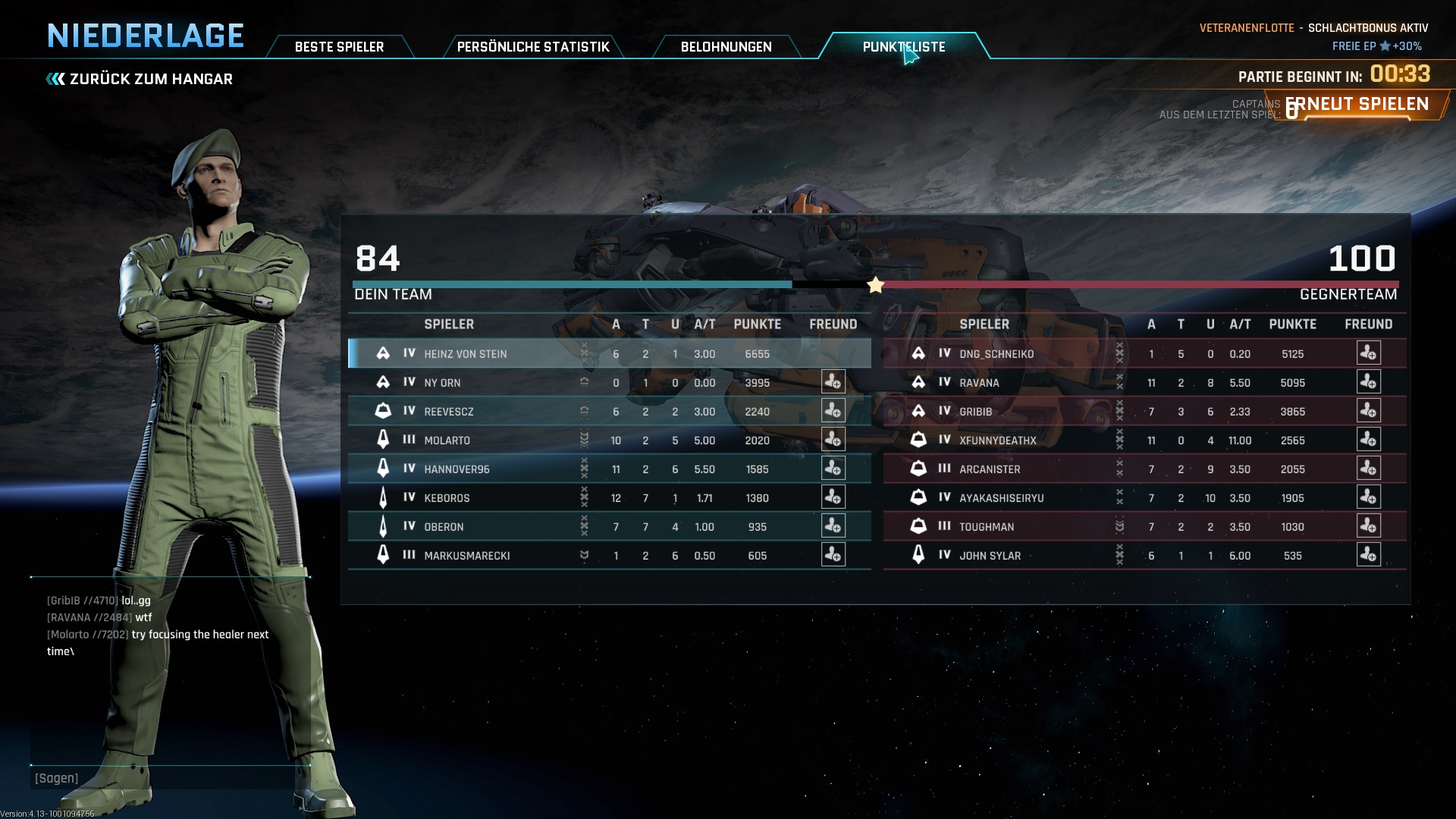Switch to the Beste Spieler tab
Image resolution: width=1456 pixels, height=819 pixels.
[x=339, y=47]
